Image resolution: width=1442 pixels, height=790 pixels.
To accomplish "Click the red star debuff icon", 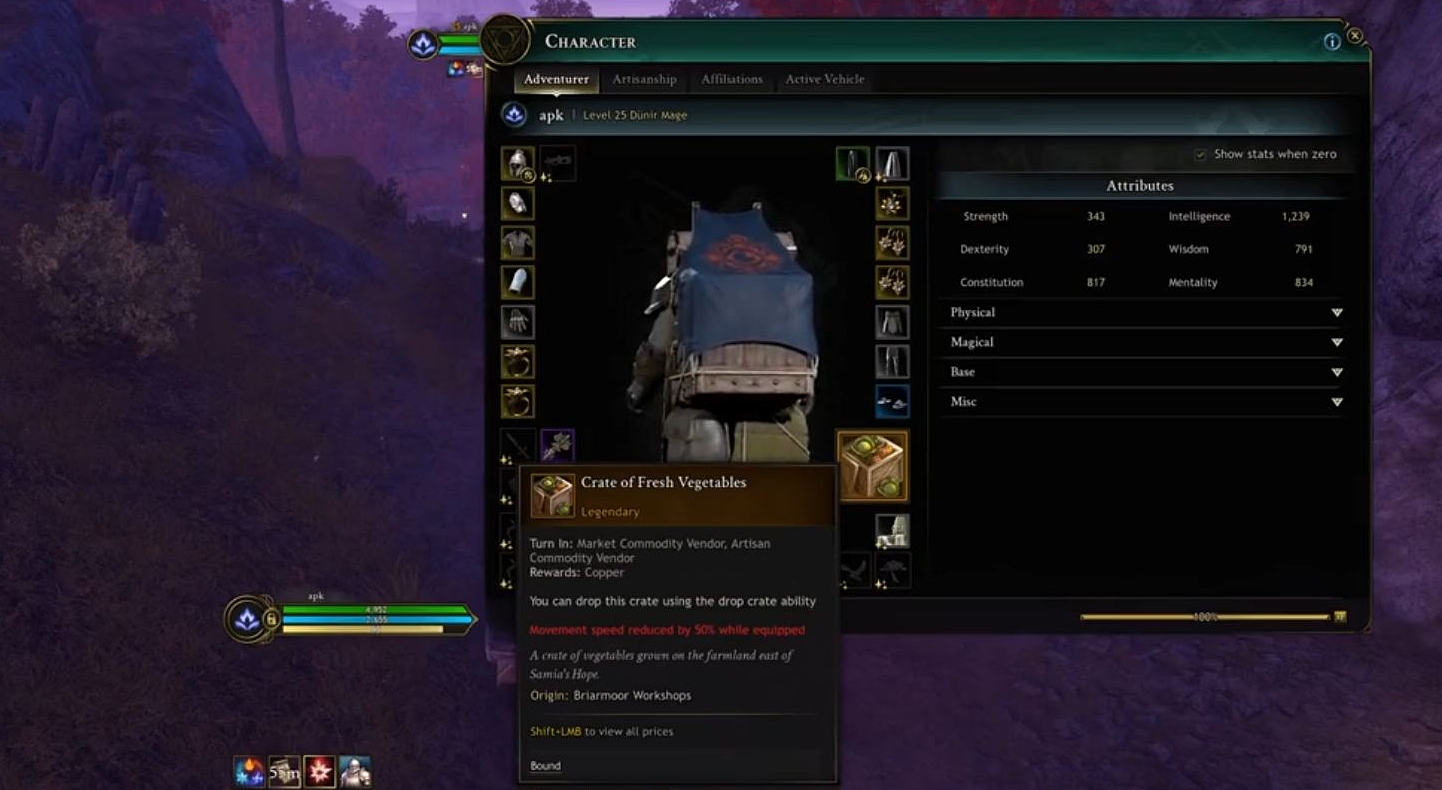I will [319, 770].
